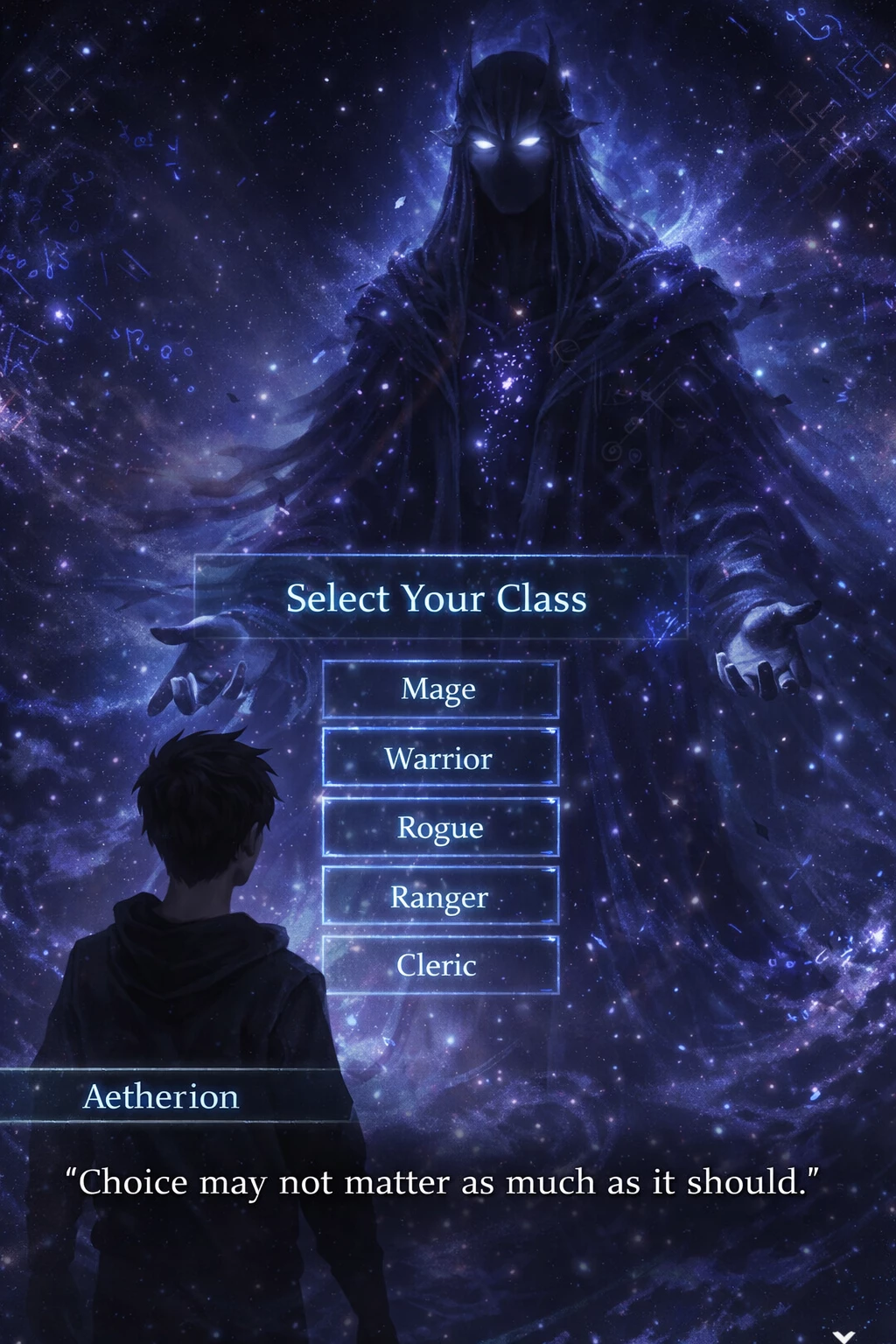Image resolution: width=896 pixels, height=1344 pixels.
Task: Select the Cleric class option
Action: pyautogui.click(x=440, y=965)
